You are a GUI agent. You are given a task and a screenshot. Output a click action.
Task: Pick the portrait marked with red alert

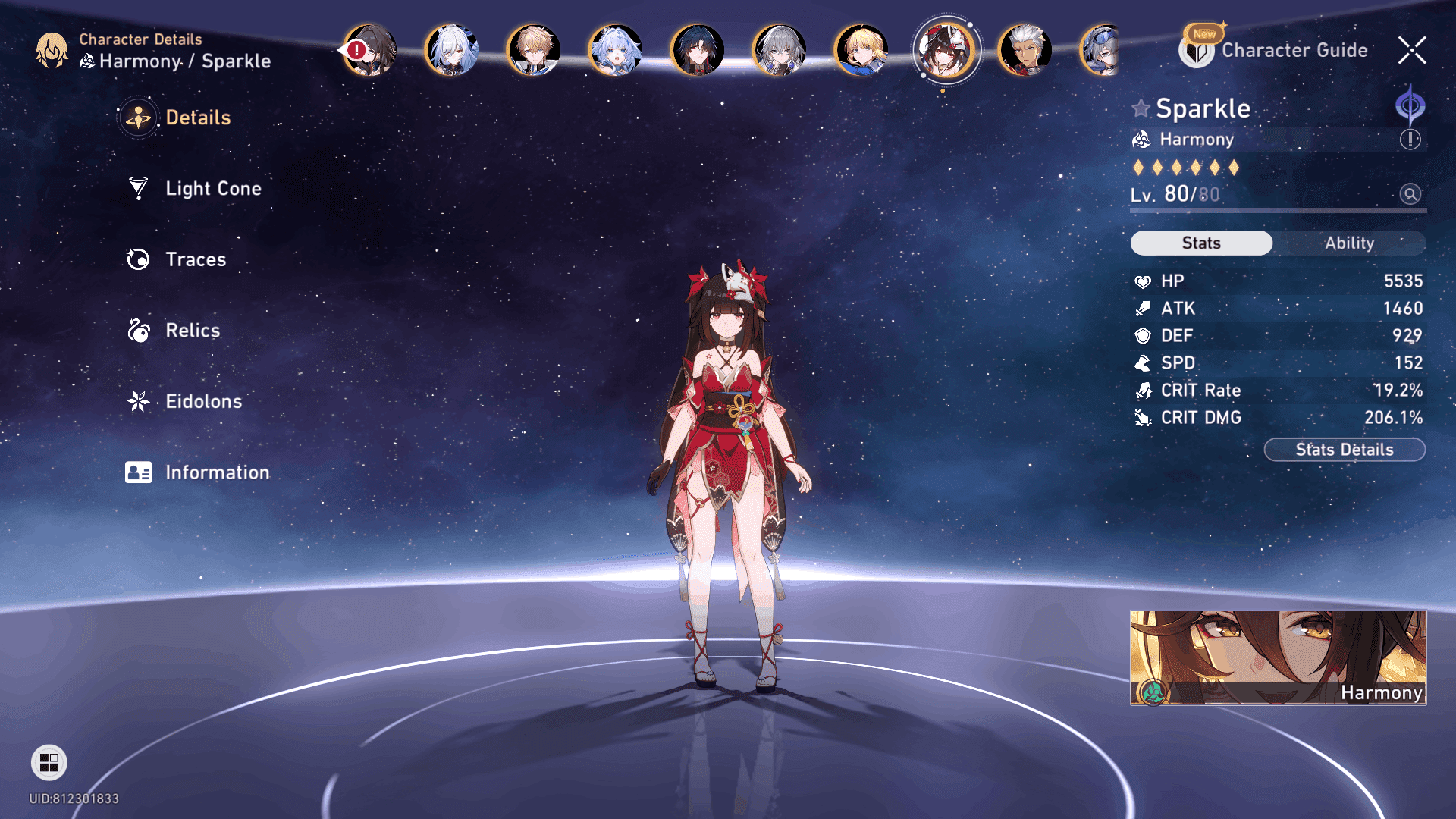click(369, 51)
